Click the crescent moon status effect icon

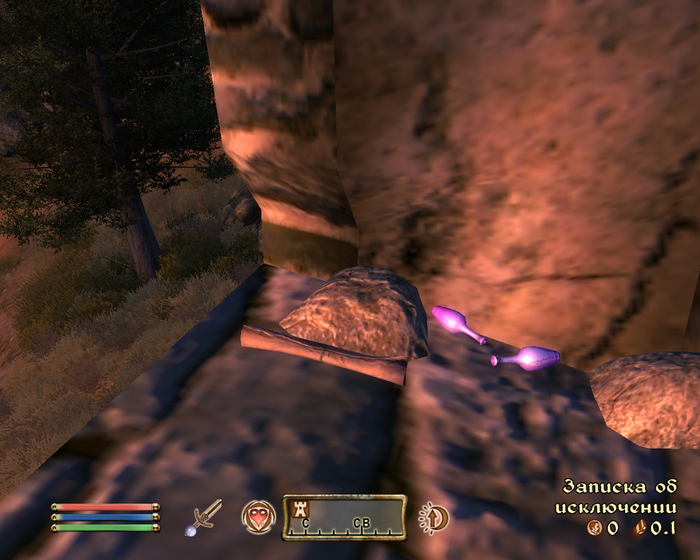(434, 517)
